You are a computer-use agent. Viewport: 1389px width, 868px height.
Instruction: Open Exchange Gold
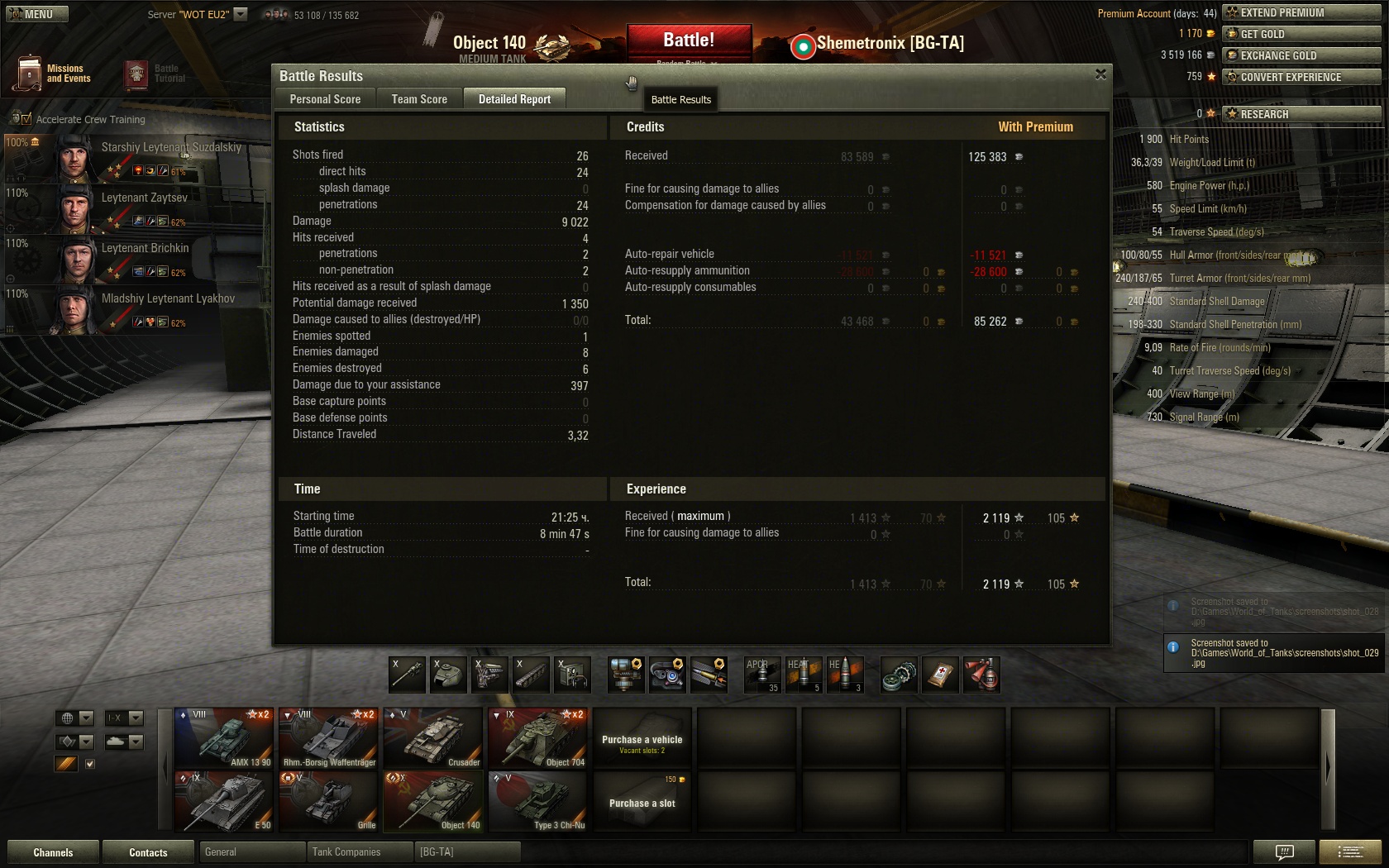click(1301, 55)
